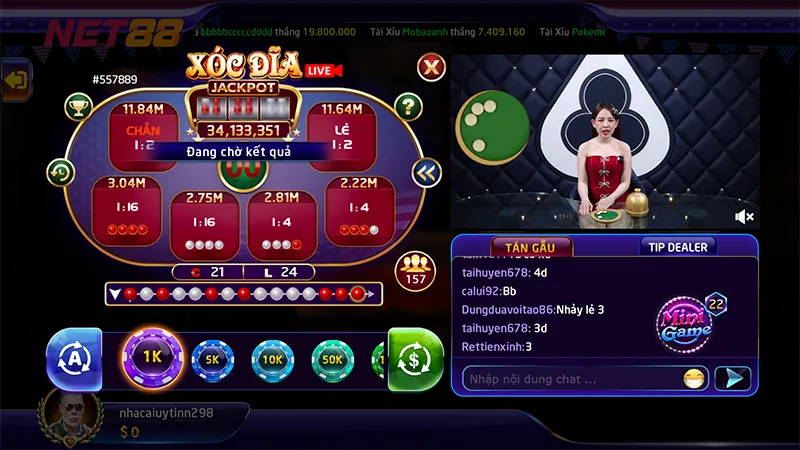Activate the blue auto bet button
800x450 pixels.
(74, 358)
